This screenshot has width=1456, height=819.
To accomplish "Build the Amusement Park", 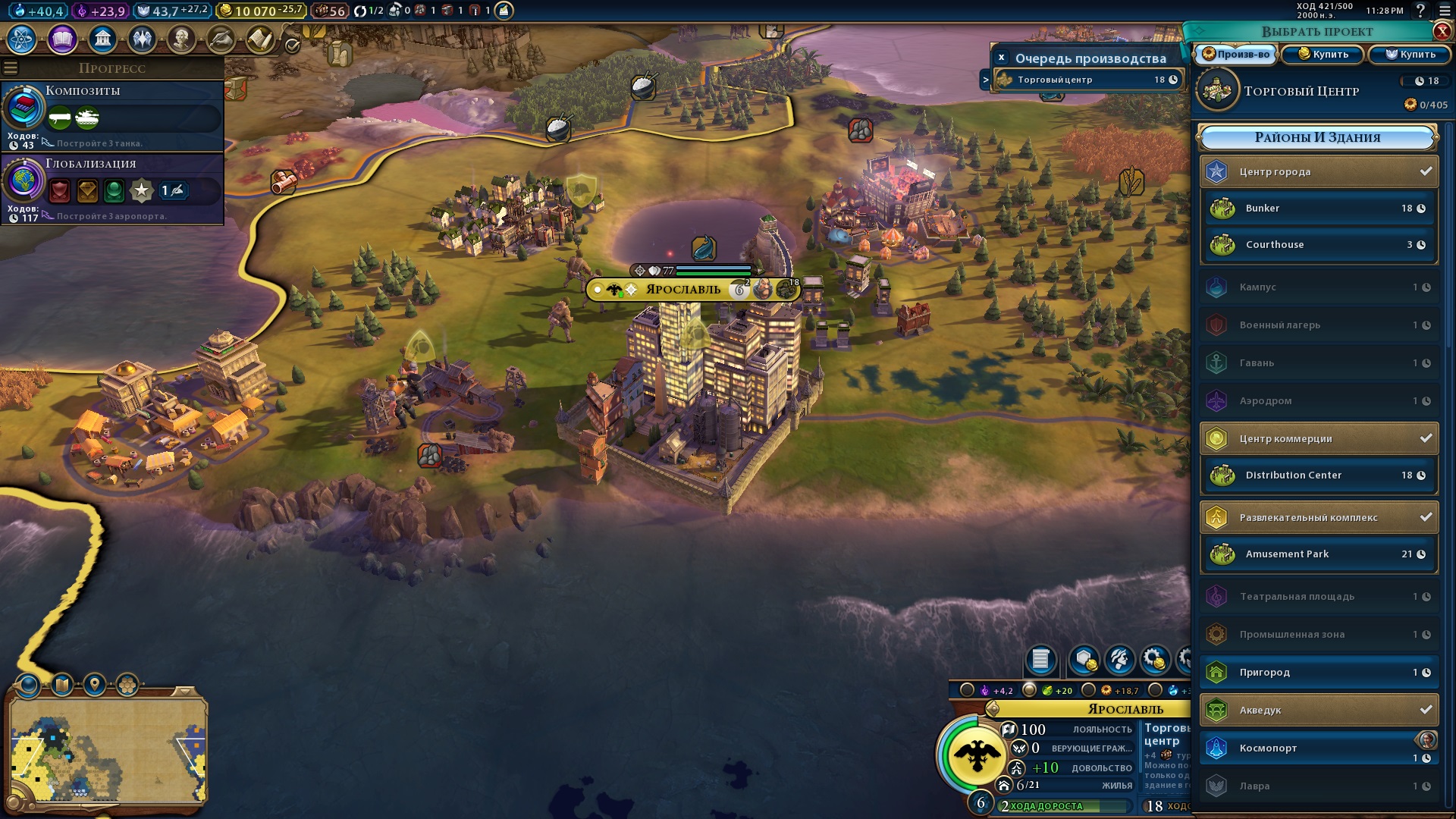I will (1319, 554).
